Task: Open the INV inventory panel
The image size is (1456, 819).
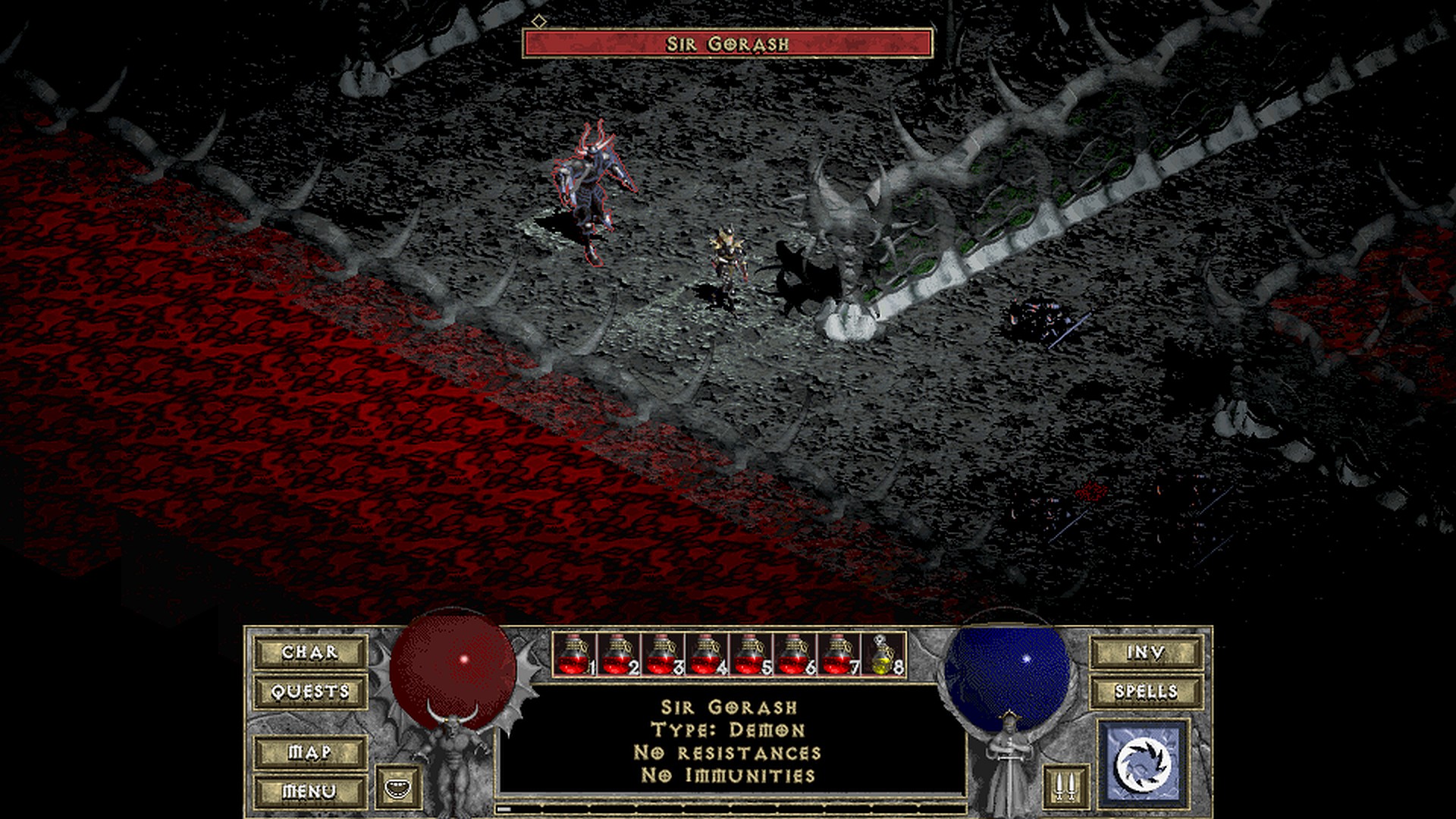Action: 1146,652
